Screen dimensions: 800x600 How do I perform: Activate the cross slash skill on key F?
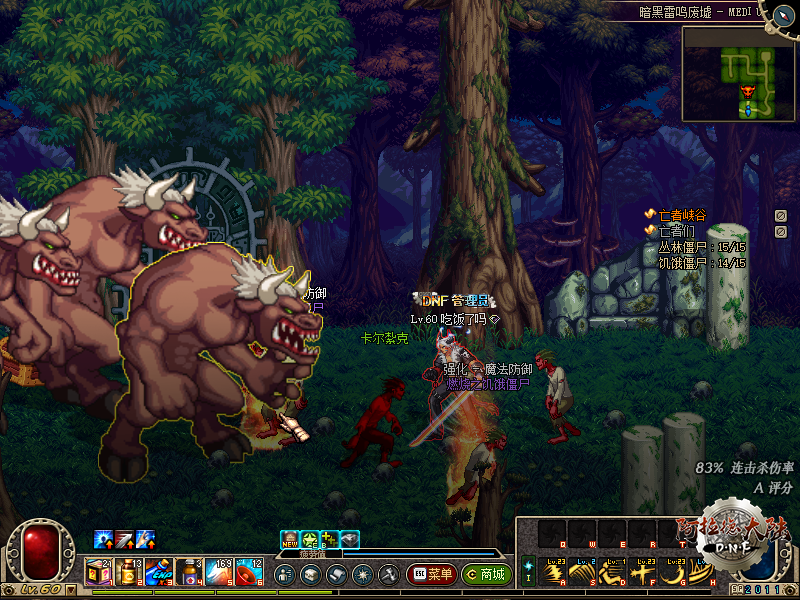643,573
